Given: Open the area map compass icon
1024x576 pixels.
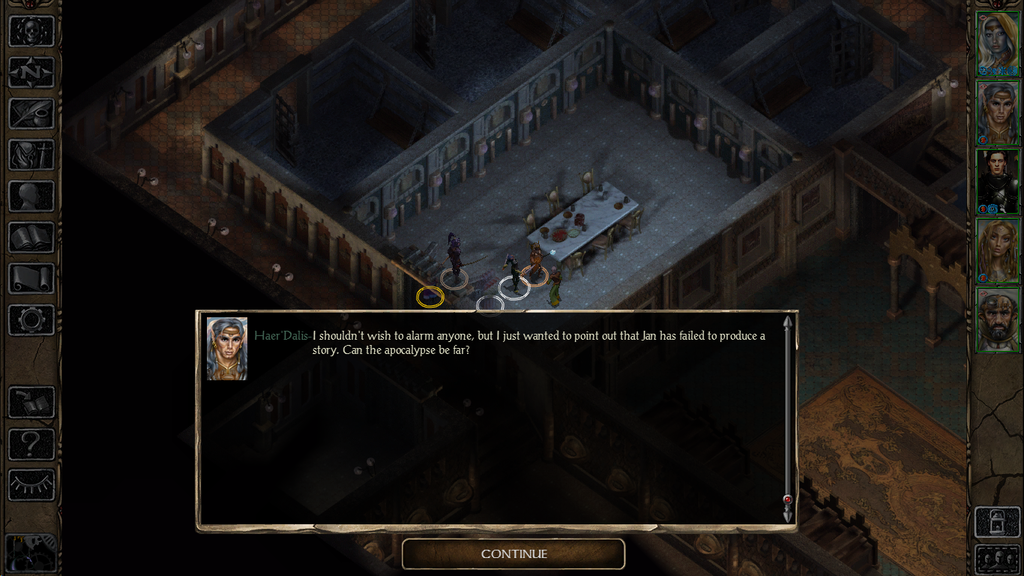Looking at the screenshot, I should [31, 72].
